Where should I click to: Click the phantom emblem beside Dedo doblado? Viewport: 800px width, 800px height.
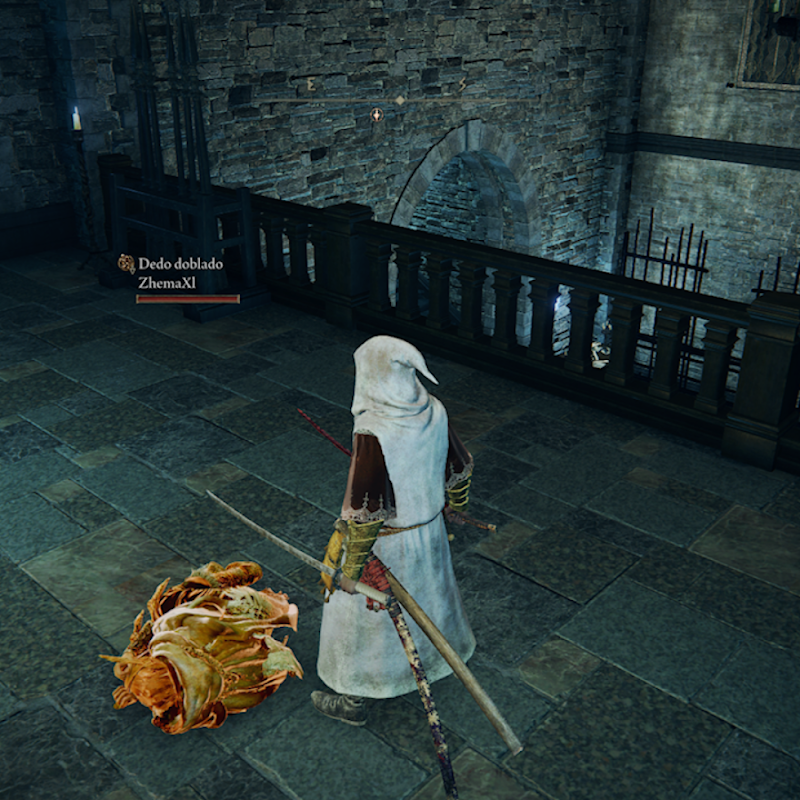point(126,264)
